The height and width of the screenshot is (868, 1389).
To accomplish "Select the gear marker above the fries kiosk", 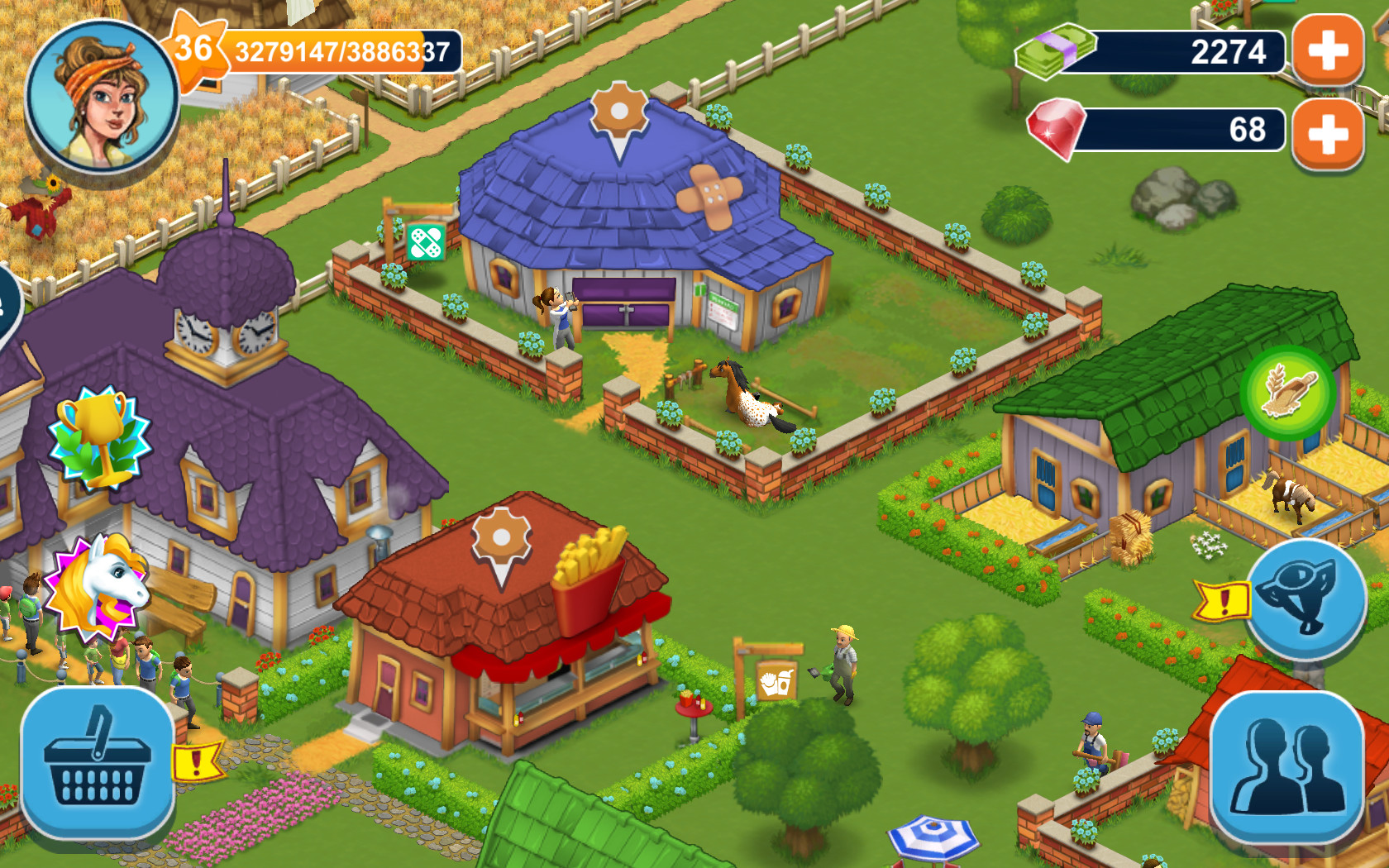I will 503,538.
